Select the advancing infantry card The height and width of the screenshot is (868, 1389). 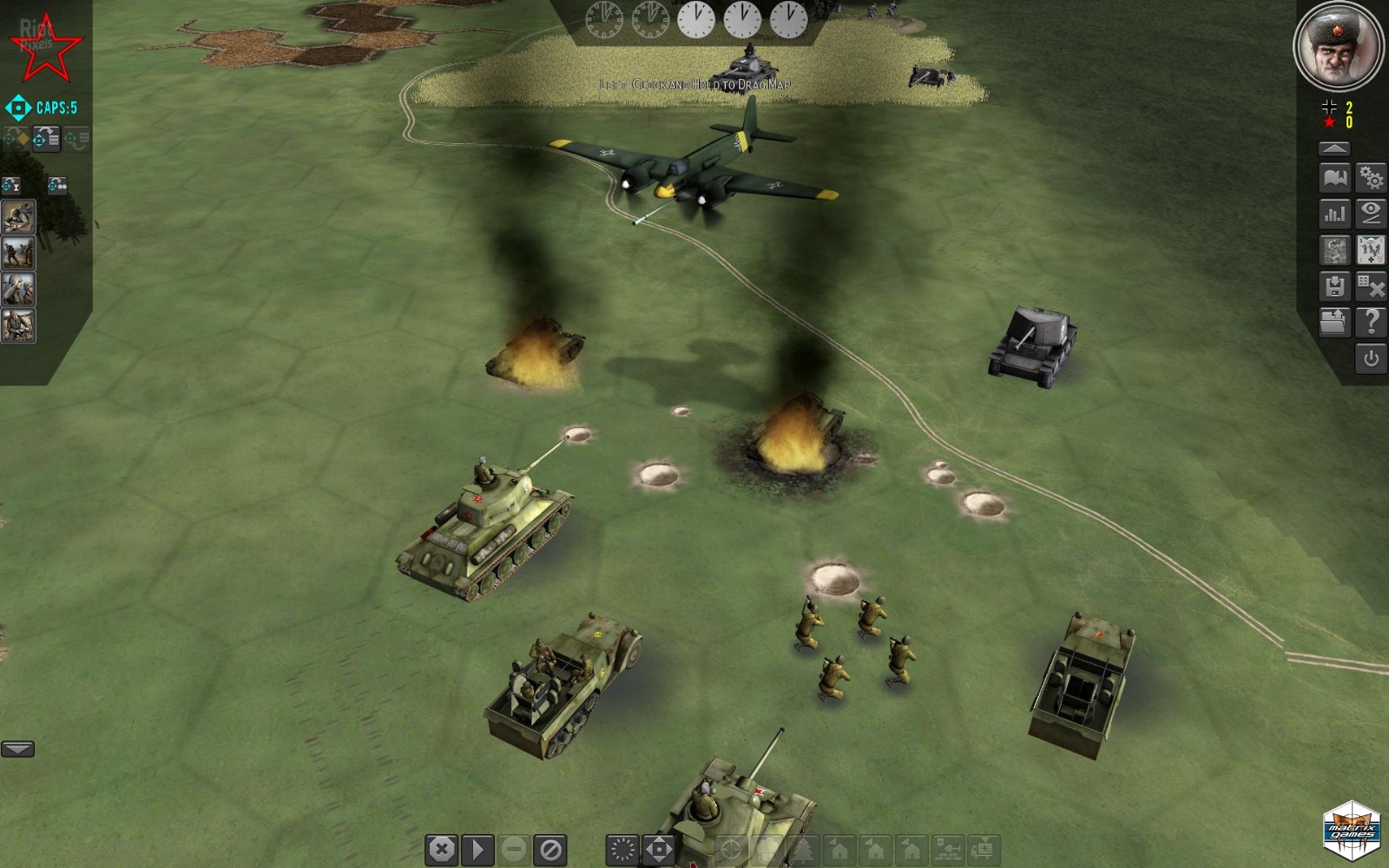[18, 253]
